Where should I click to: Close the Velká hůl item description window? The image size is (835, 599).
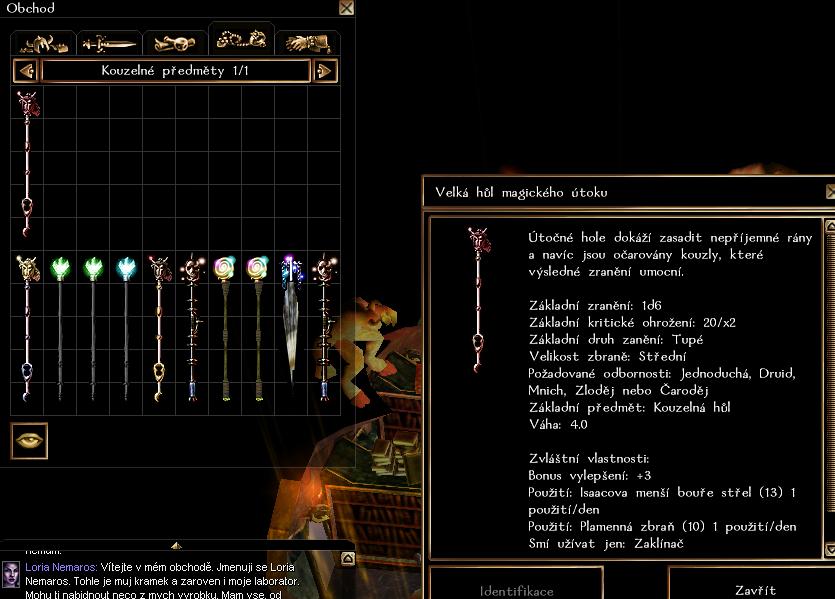pyautogui.click(x=830, y=192)
